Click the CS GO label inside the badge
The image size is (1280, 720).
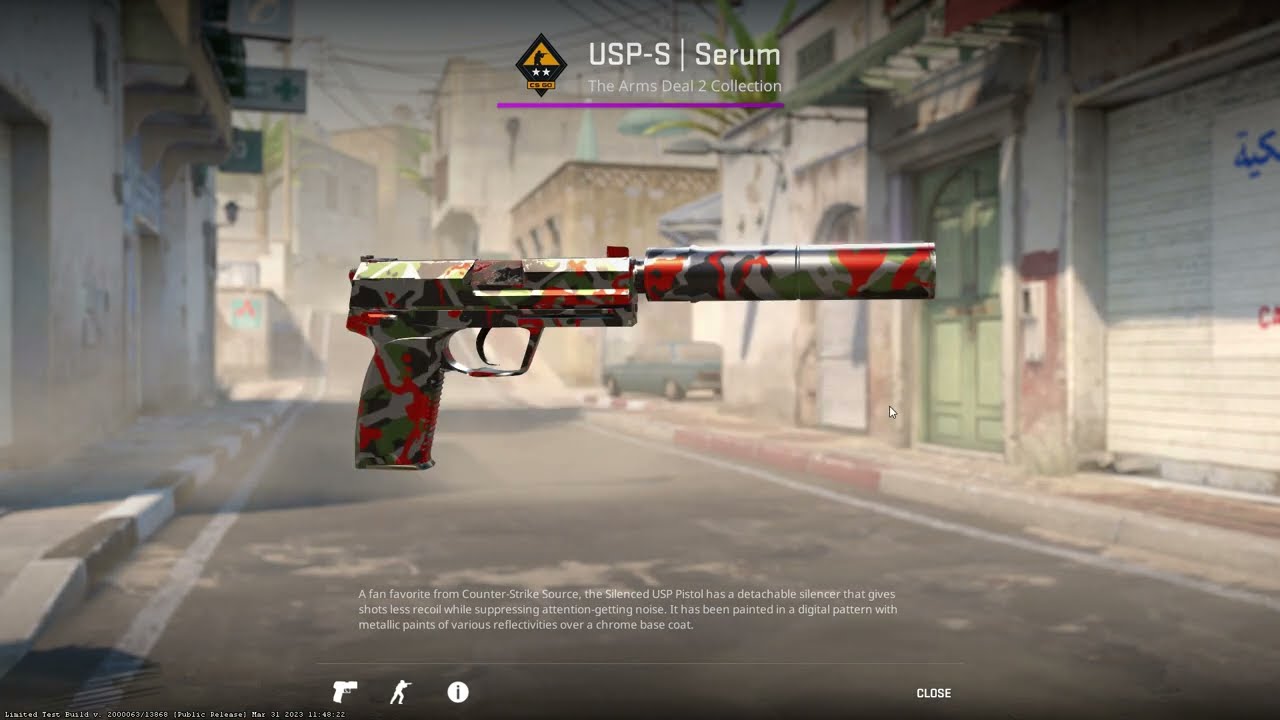coord(542,85)
